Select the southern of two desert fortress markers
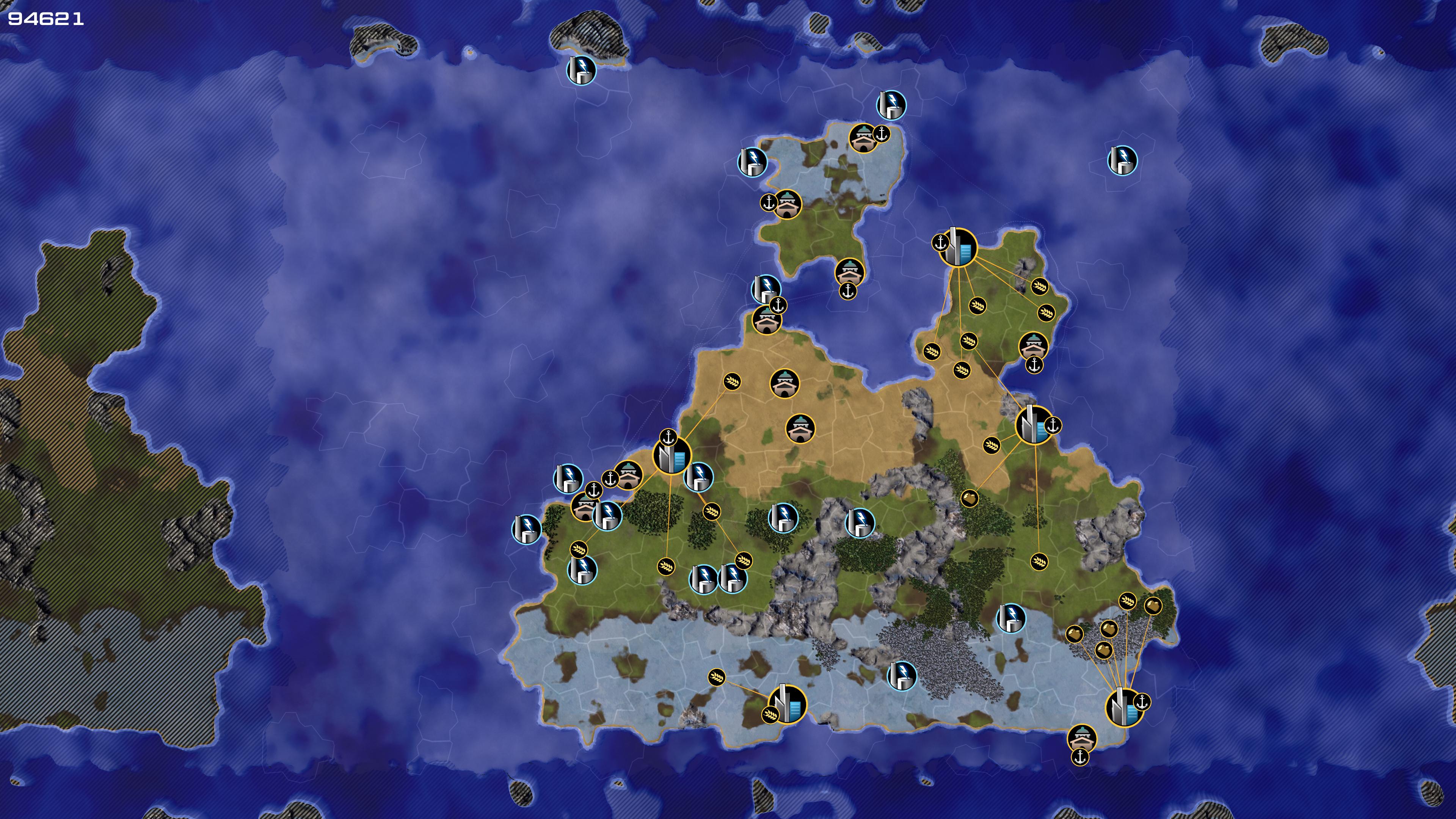Screen dimensions: 1456x819 (800, 428)
